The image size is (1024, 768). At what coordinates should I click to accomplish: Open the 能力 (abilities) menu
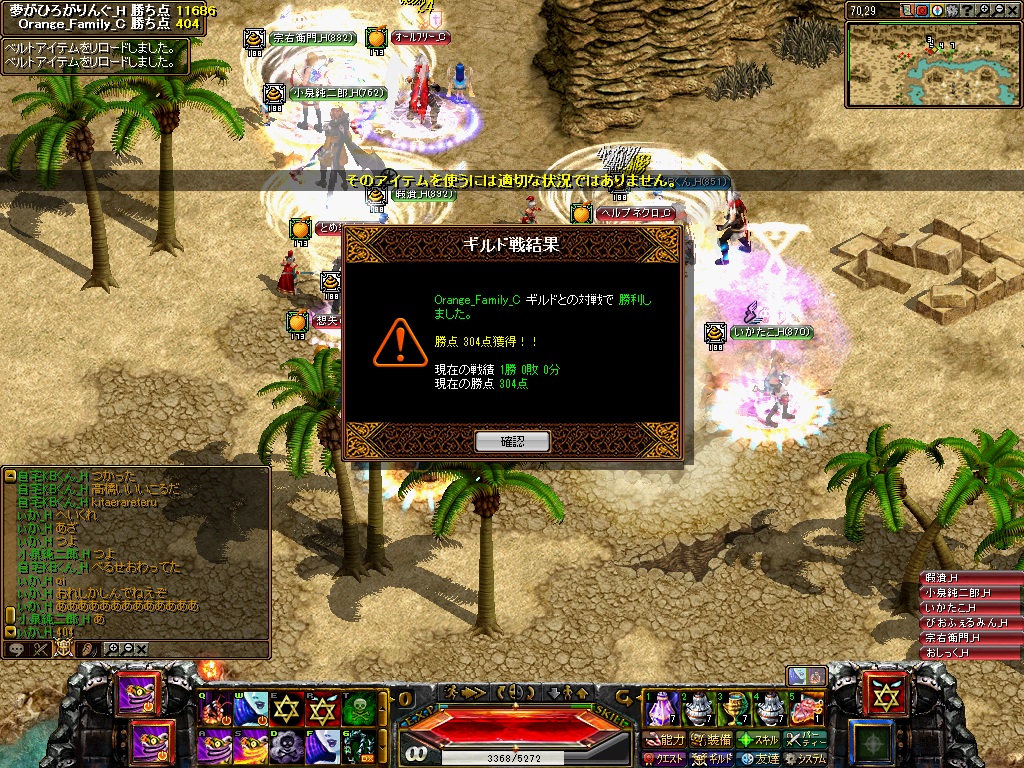(x=665, y=740)
